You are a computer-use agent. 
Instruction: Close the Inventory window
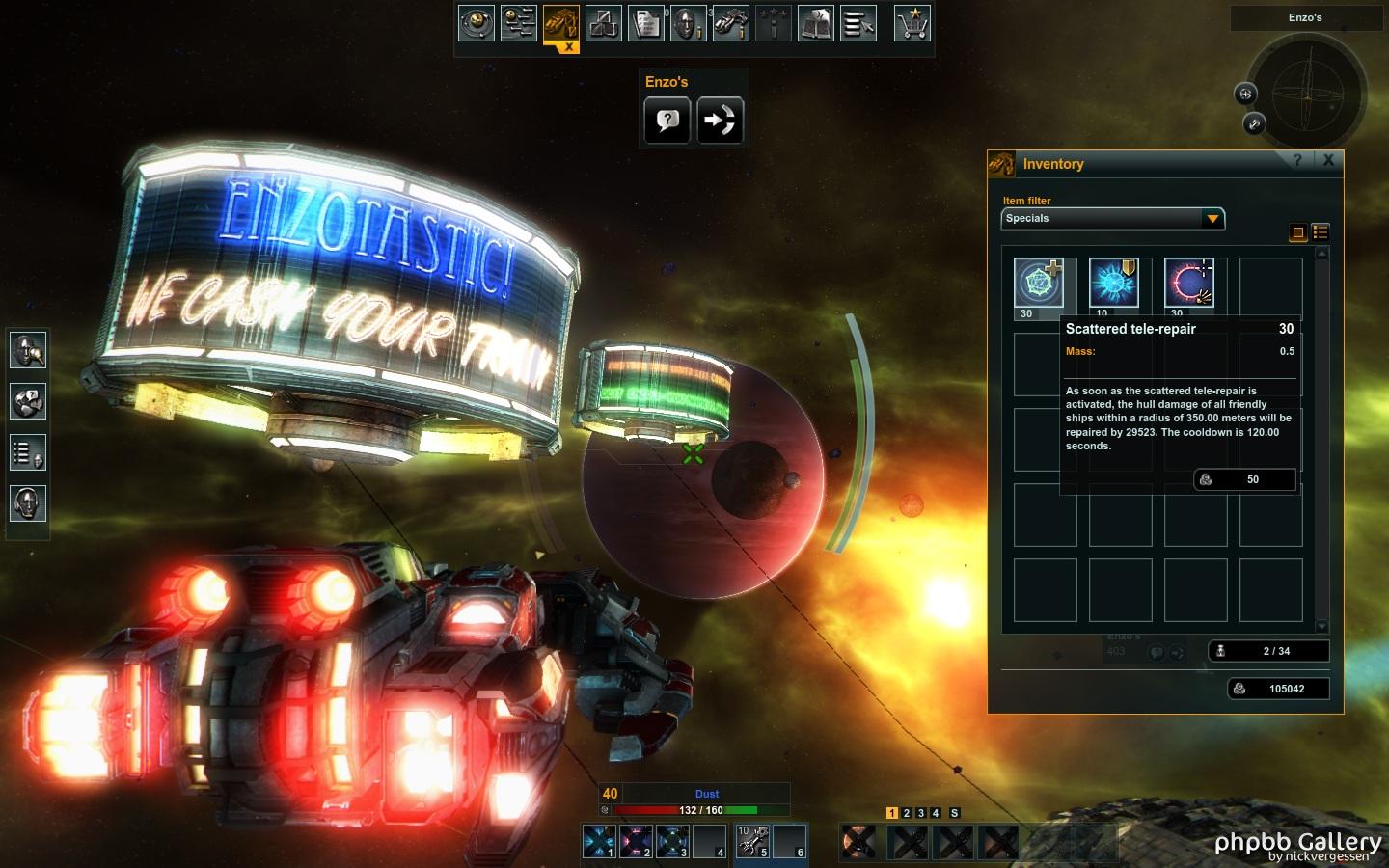point(1328,161)
